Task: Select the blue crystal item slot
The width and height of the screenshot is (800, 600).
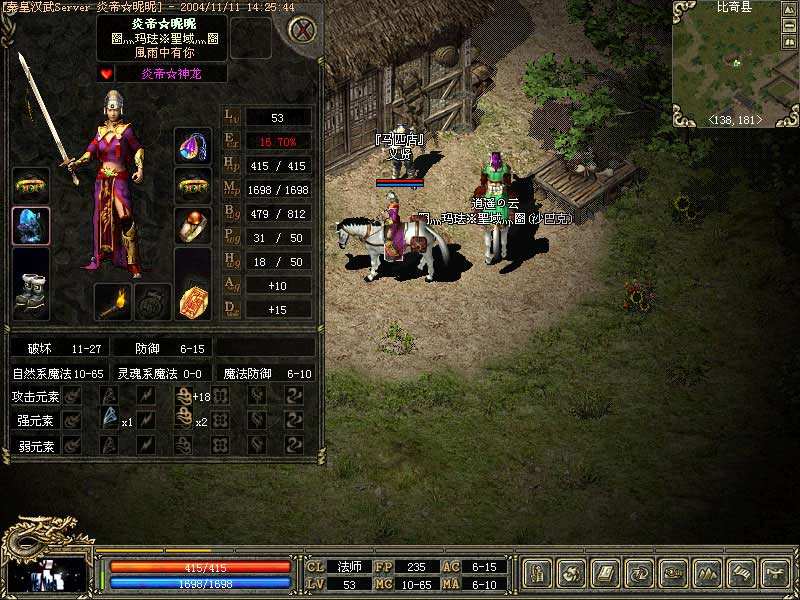Action: click(x=31, y=225)
